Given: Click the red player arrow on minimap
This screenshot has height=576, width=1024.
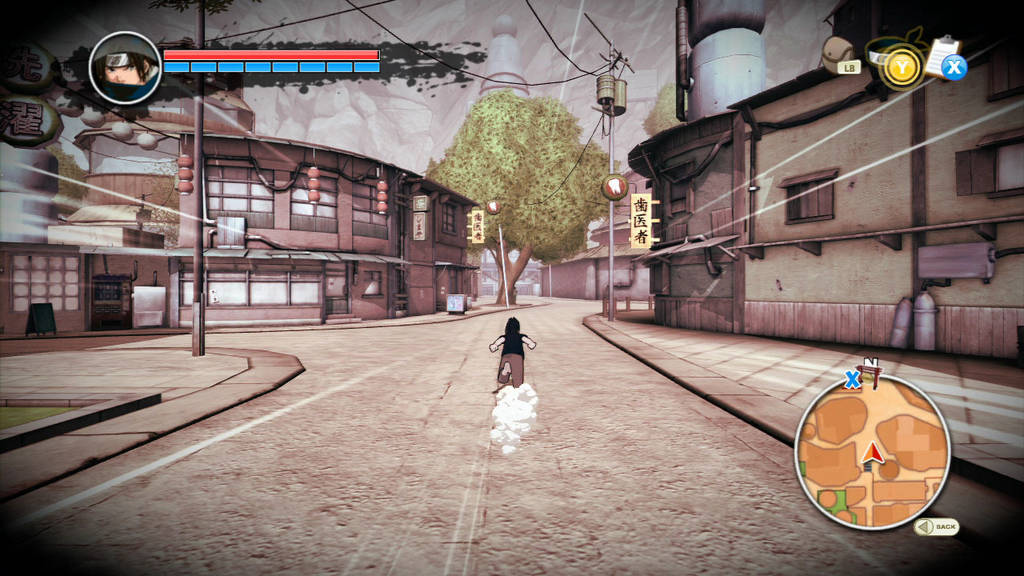Looking at the screenshot, I should click(873, 453).
